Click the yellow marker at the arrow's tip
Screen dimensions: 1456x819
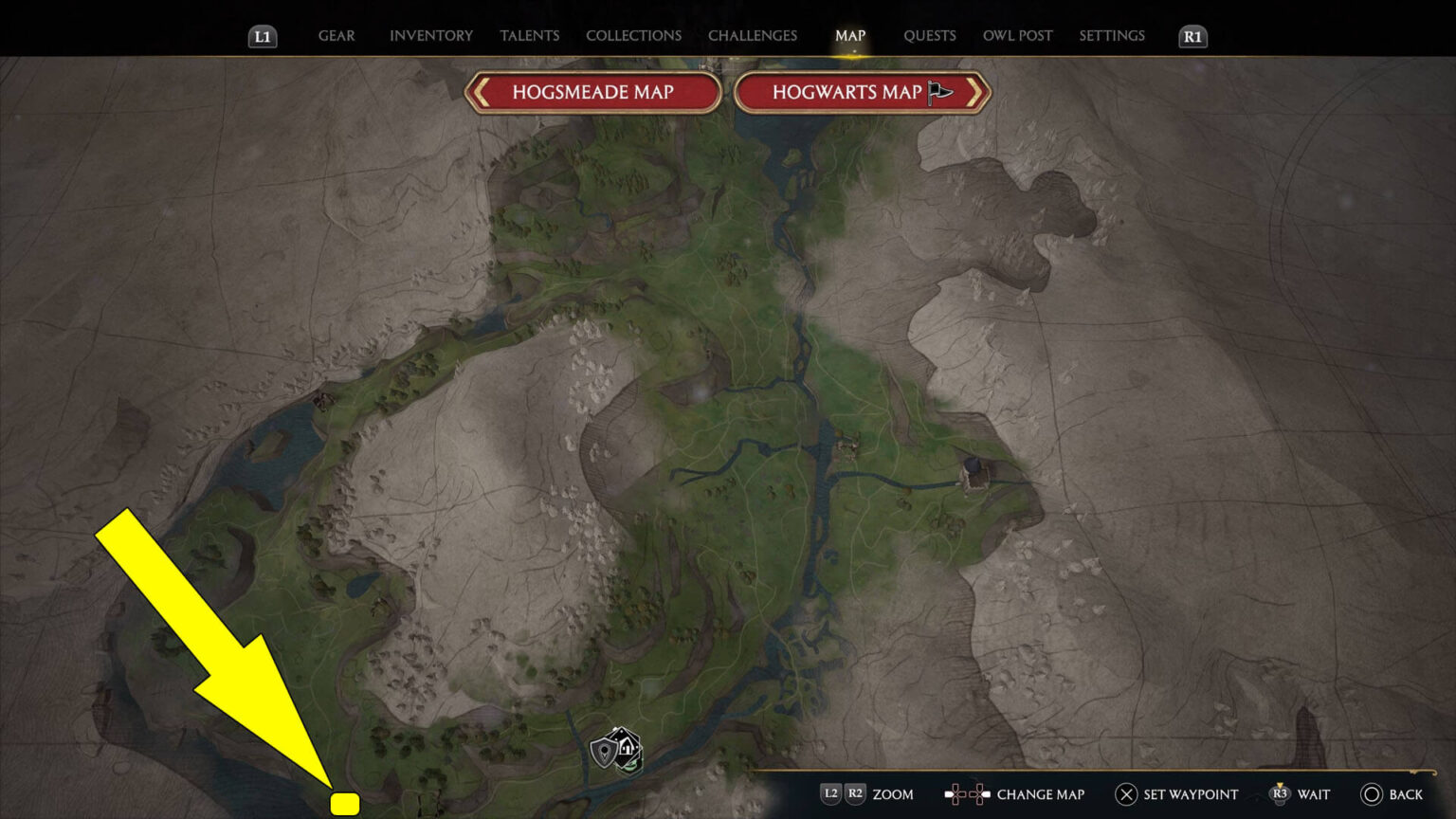pyautogui.click(x=344, y=802)
